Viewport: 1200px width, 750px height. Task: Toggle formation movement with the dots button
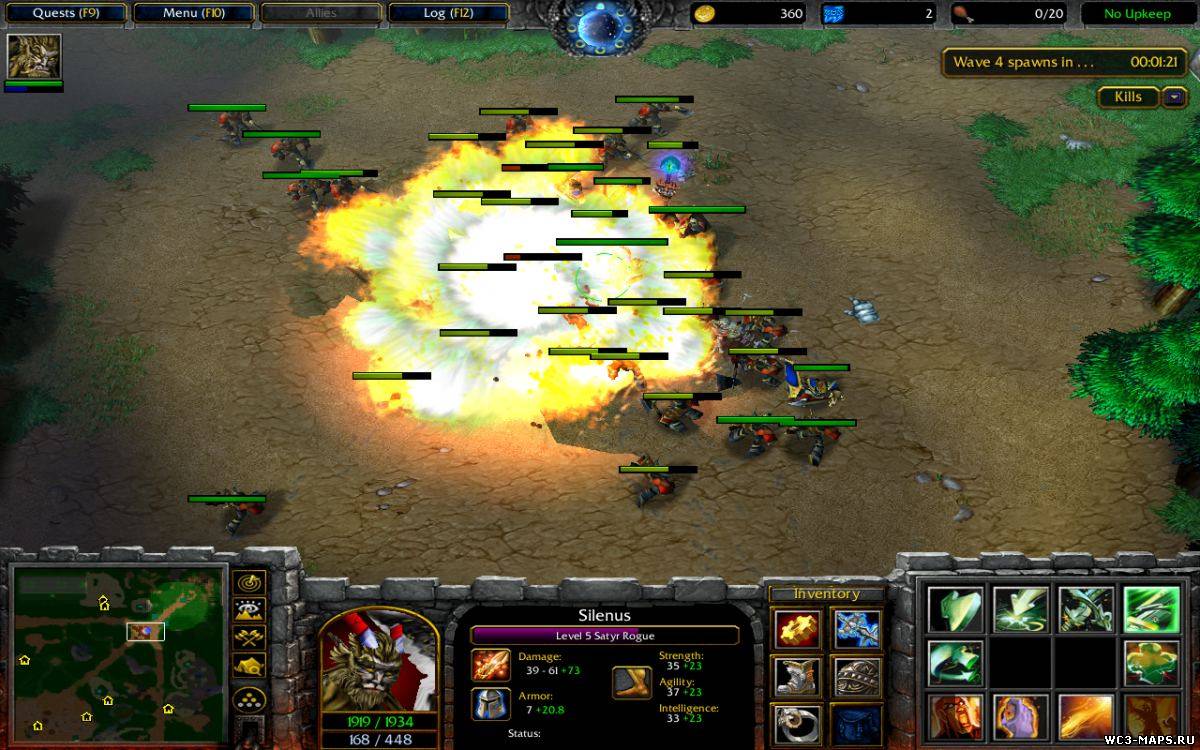[x=248, y=699]
